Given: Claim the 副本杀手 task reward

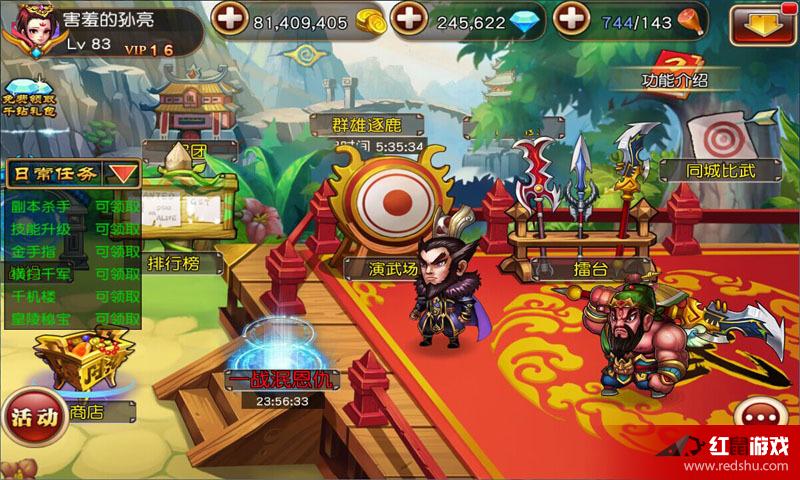Looking at the screenshot, I should [x=117, y=204].
